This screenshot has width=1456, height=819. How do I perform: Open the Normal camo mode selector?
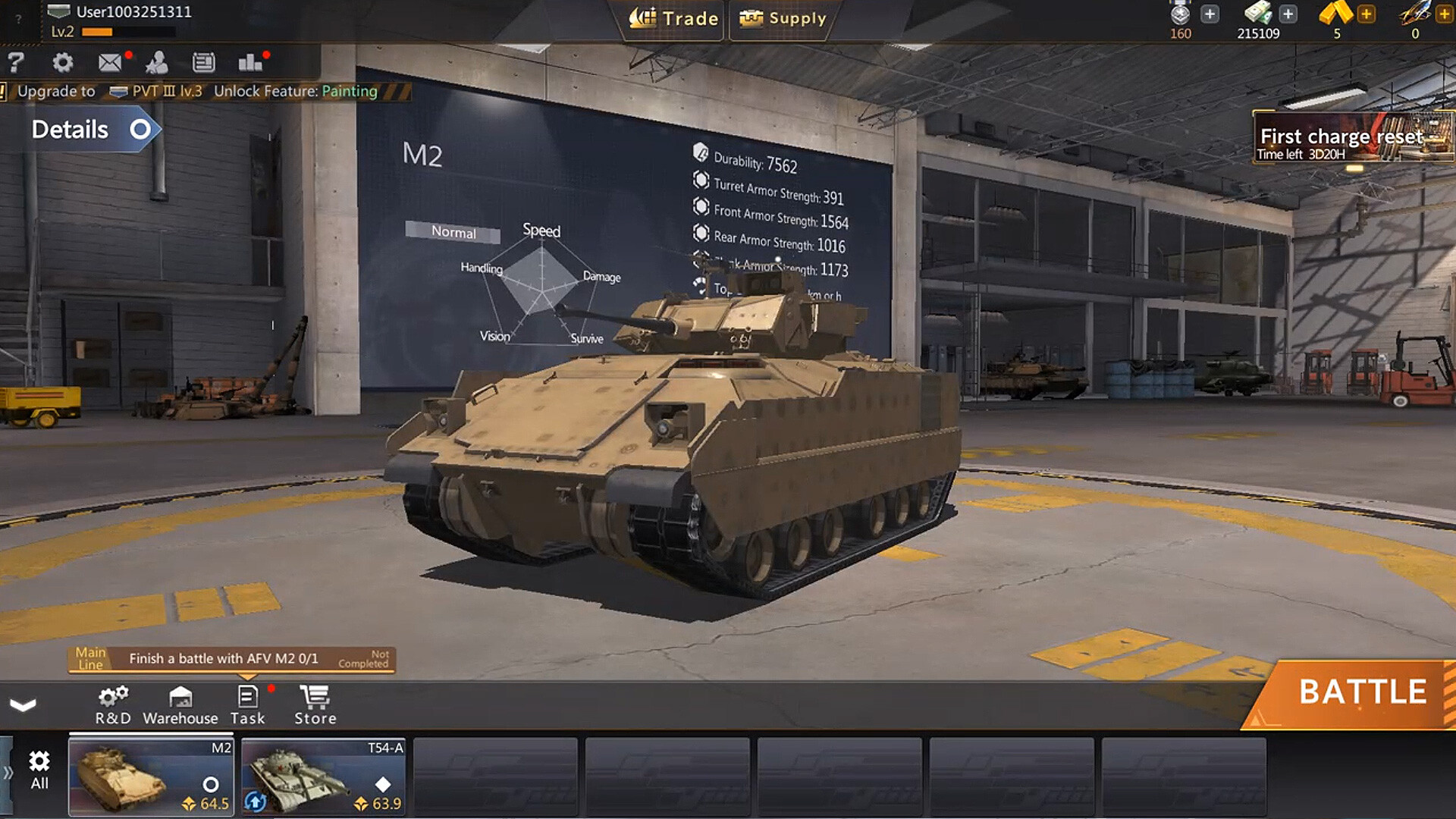tap(452, 234)
